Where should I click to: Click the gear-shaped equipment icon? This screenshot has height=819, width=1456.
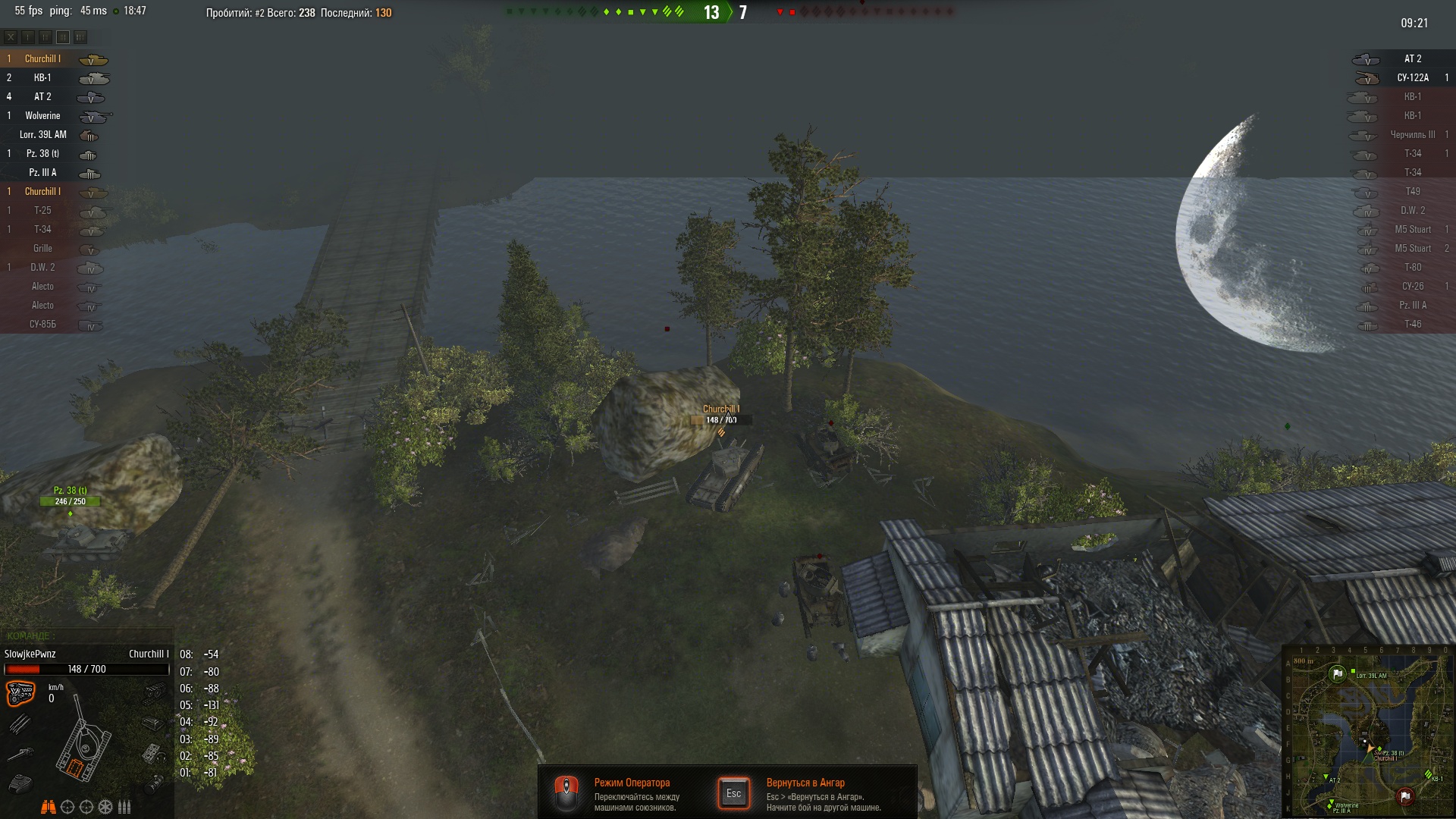coord(105,807)
